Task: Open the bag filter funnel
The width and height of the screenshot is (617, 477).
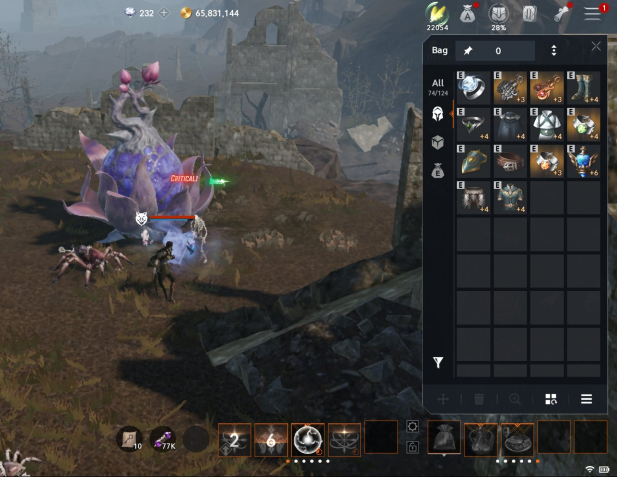Action: (438, 362)
